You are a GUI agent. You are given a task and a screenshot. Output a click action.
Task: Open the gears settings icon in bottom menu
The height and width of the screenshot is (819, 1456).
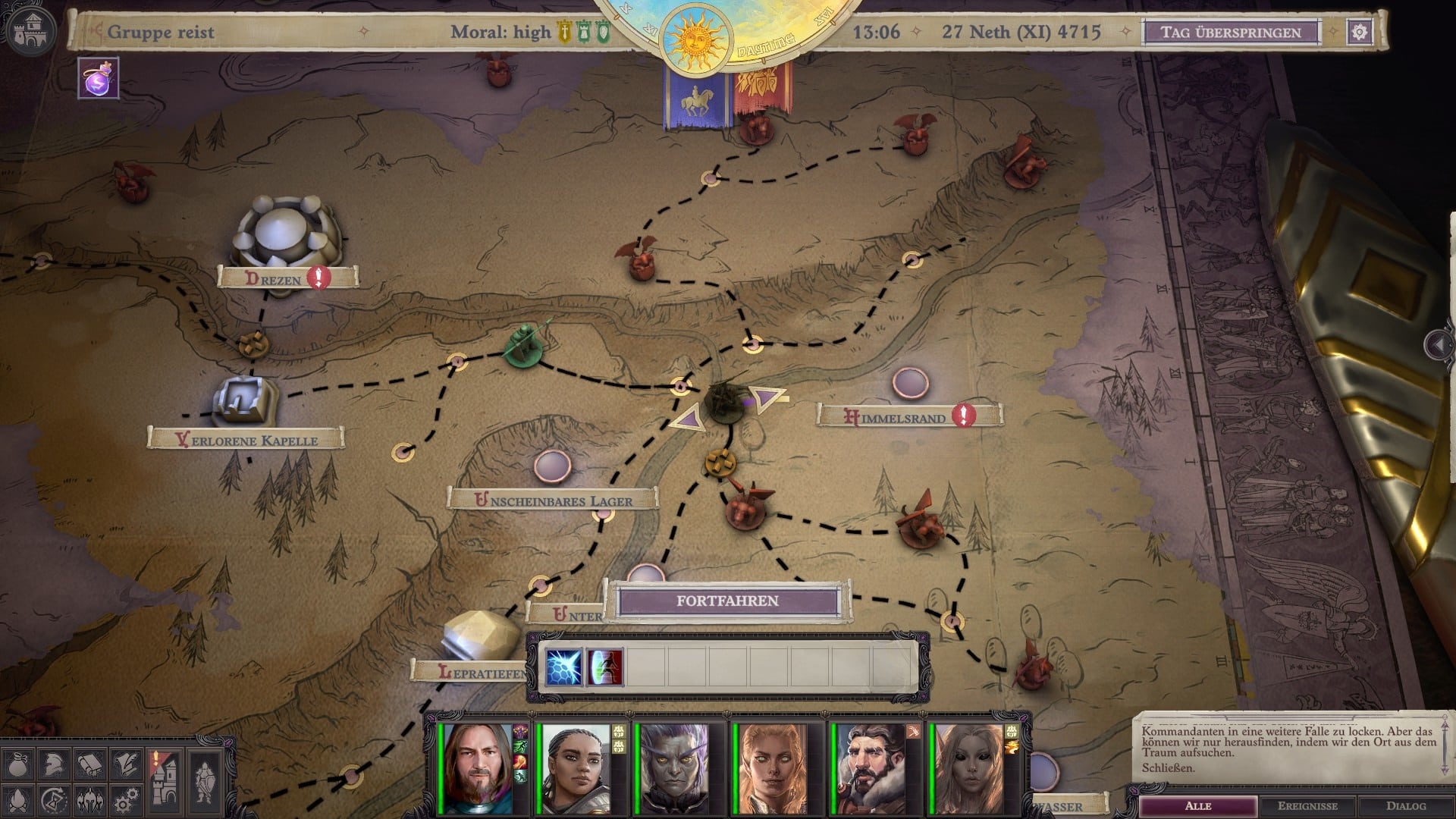(x=126, y=800)
